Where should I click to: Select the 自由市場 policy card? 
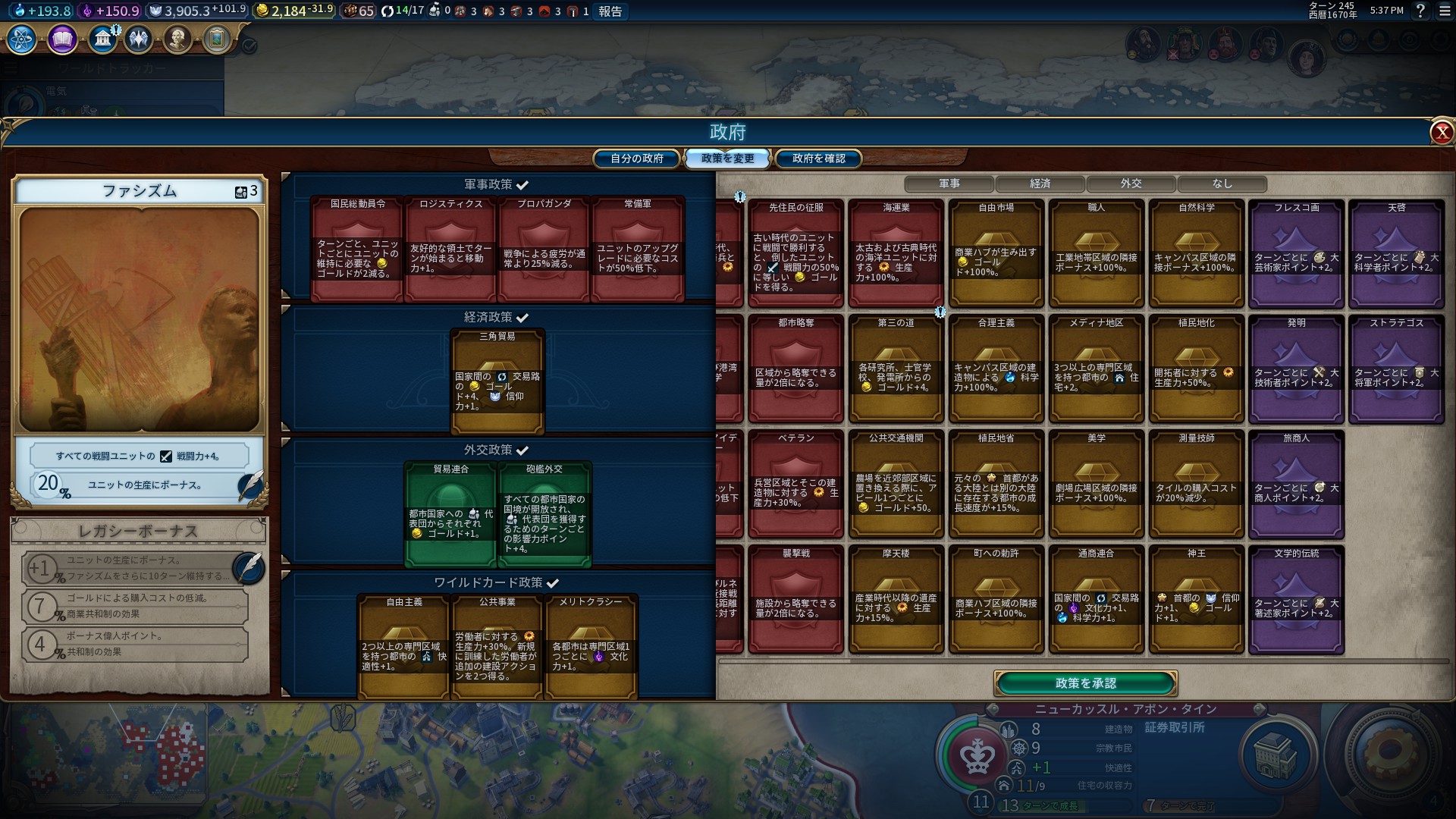(996, 253)
